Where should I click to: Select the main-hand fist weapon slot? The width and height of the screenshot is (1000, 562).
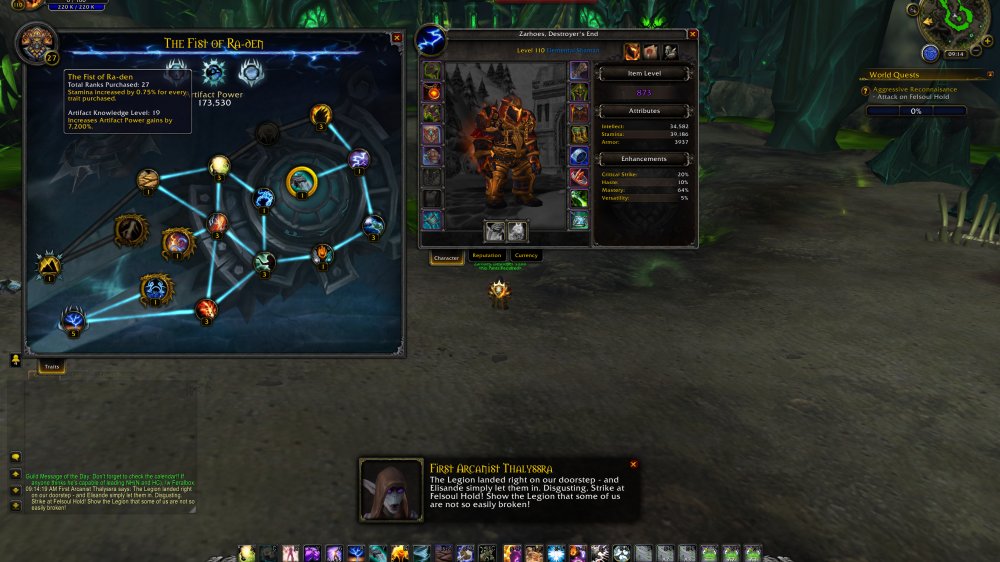click(495, 232)
